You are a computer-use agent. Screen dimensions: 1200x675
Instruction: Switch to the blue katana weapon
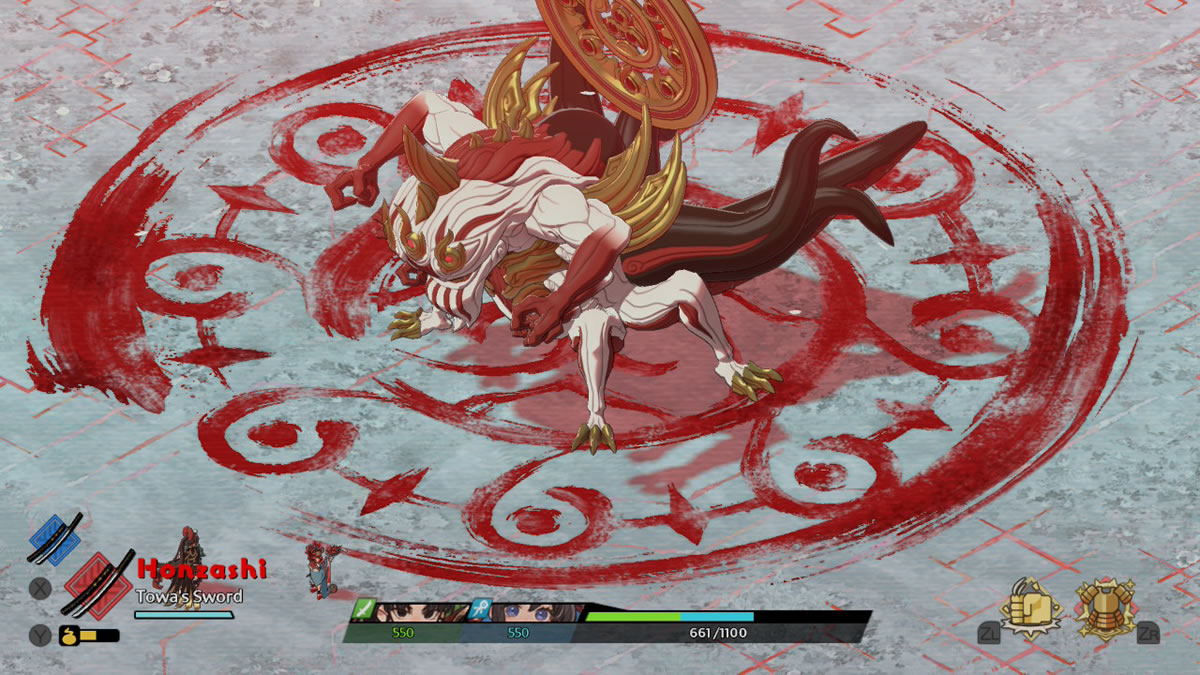click(54, 539)
